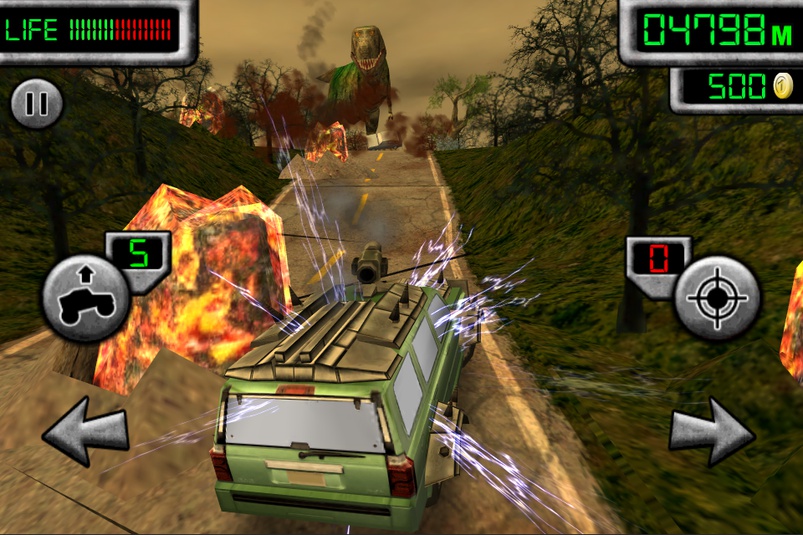Viewport: 803px width, 535px height.
Task: Fire using the crosshair target button
Action: [716, 298]
